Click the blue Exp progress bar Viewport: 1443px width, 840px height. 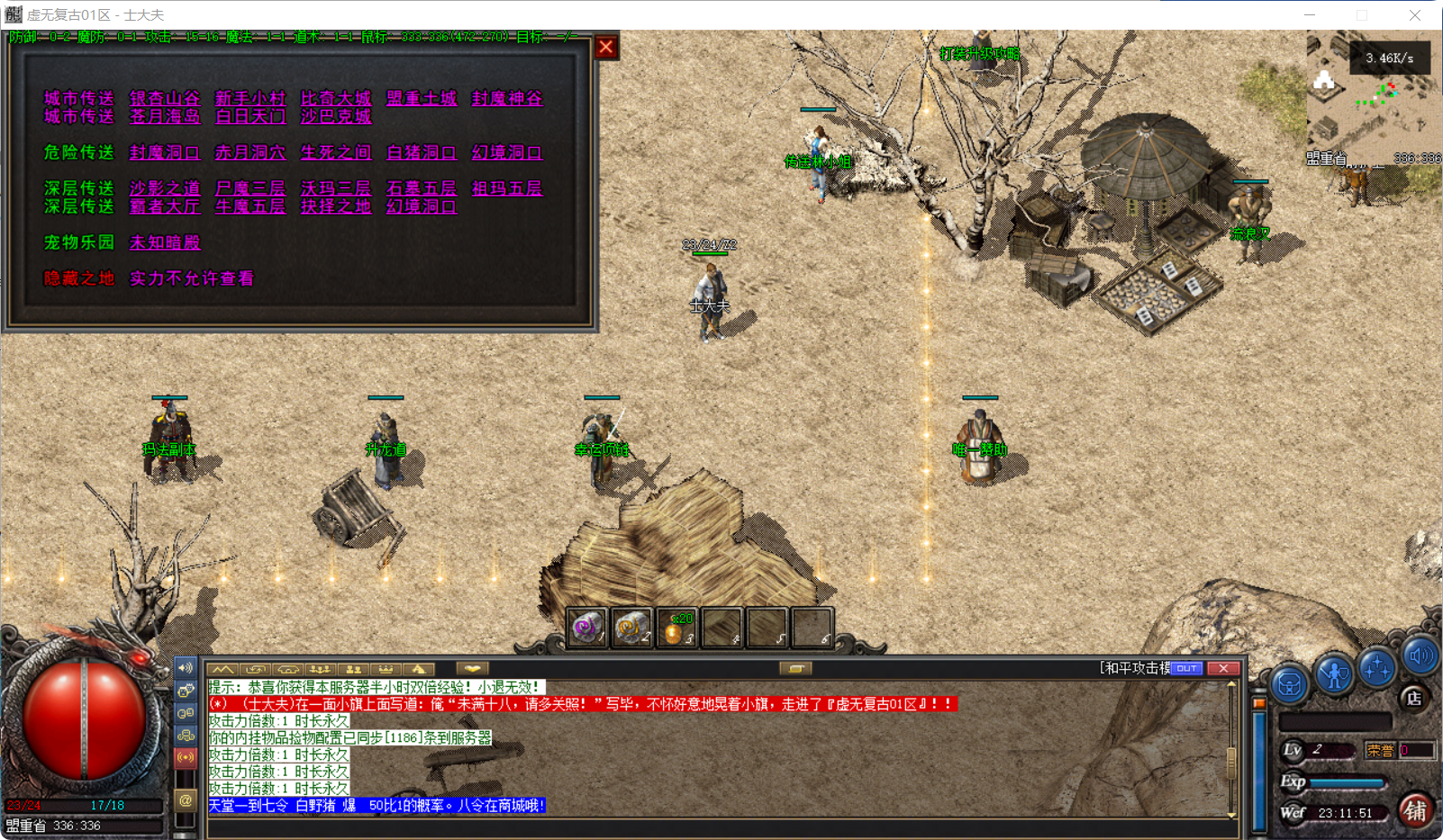tap(1344, 781)
